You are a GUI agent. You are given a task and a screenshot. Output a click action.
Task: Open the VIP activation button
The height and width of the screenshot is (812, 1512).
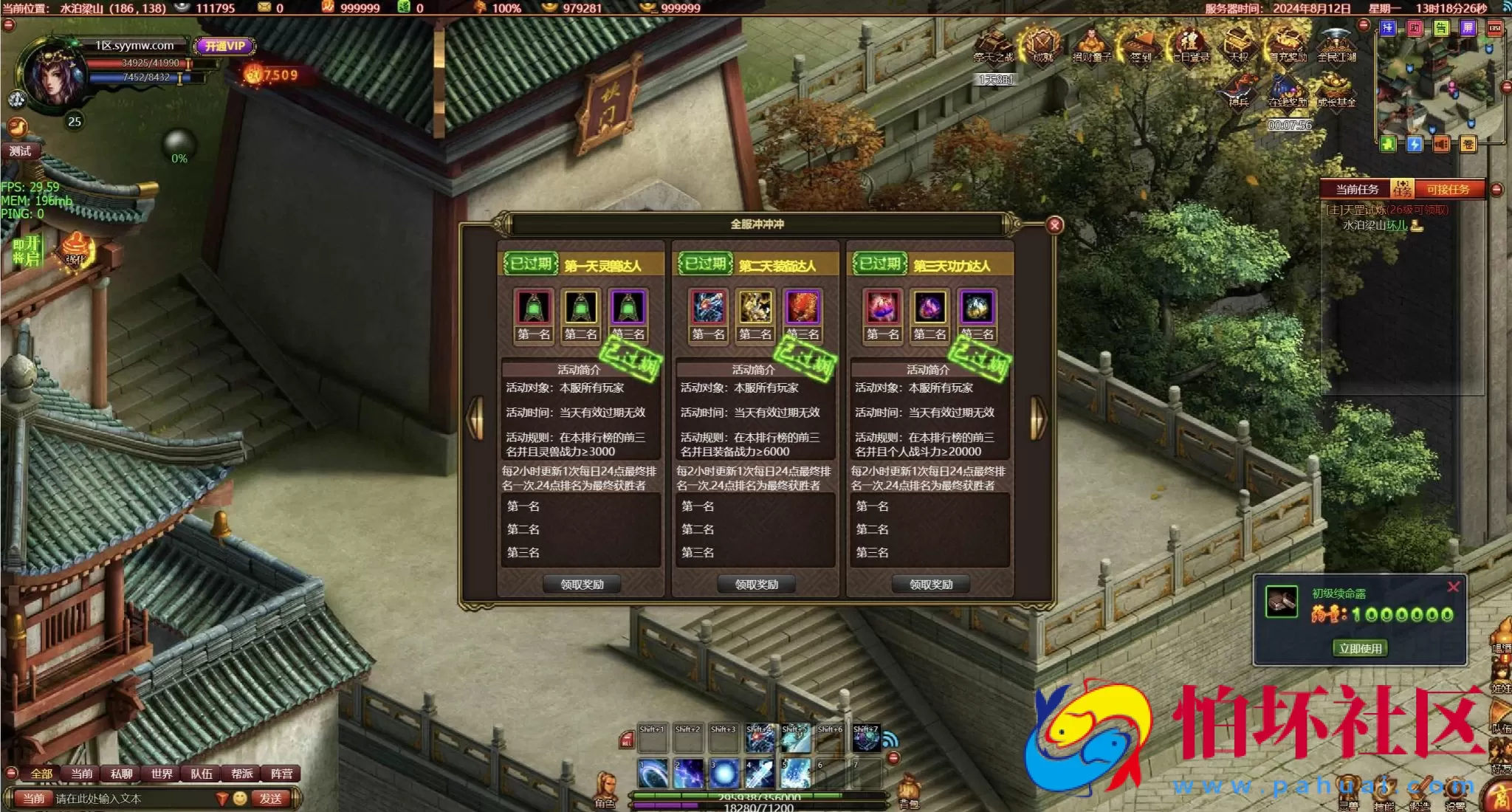(225, 46)
